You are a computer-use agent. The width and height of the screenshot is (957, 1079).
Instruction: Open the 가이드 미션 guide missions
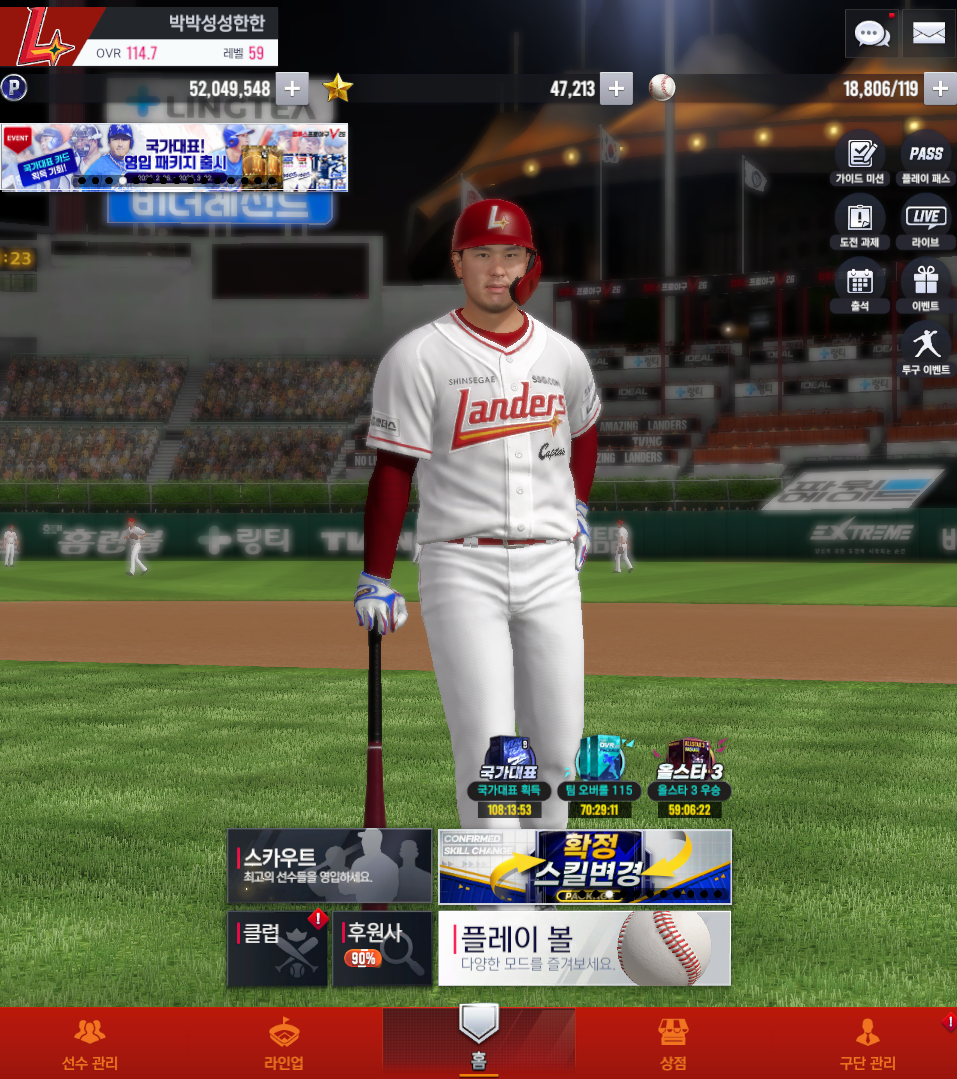[x=860, y=159]
